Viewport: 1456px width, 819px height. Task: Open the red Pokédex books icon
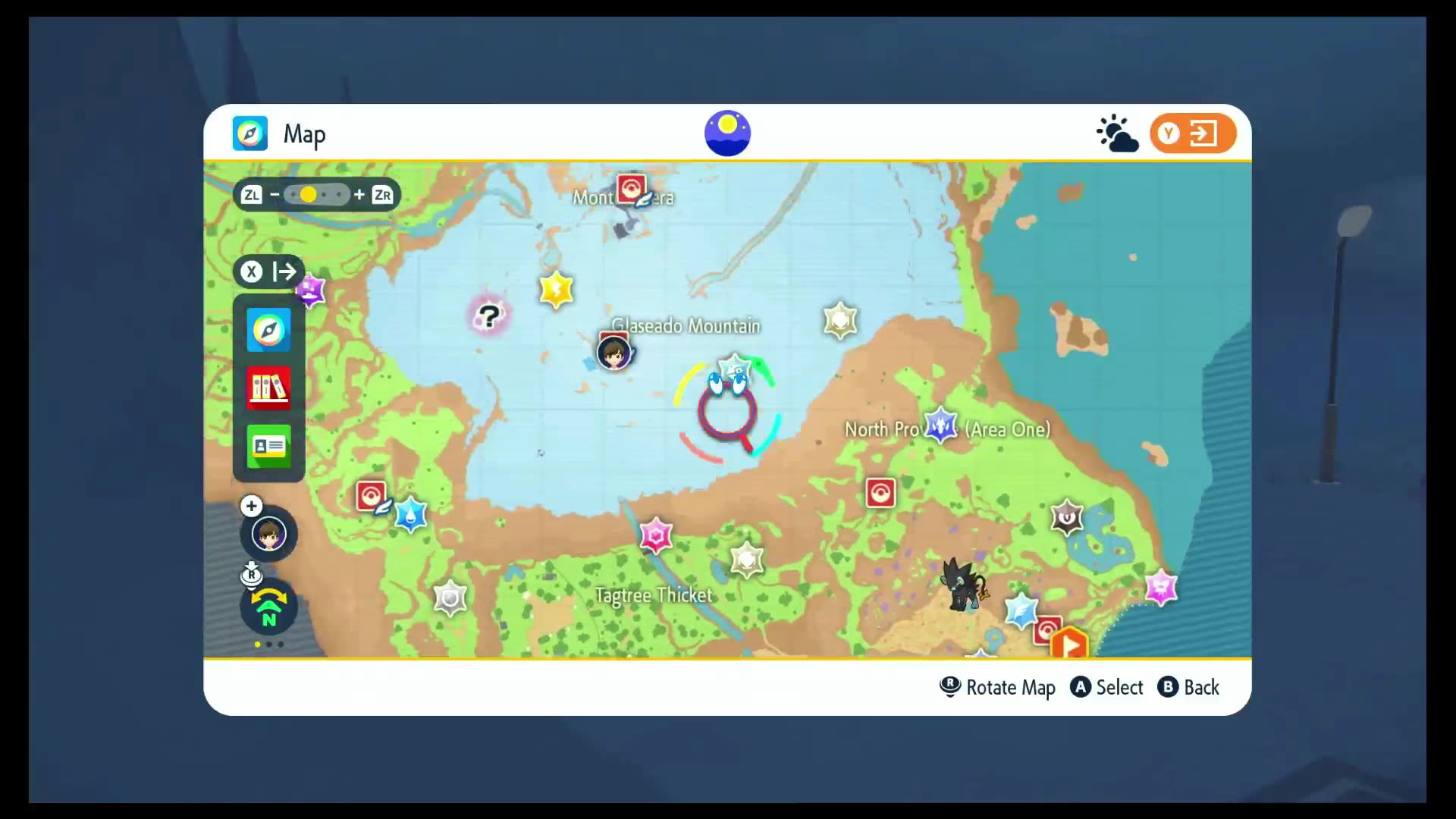(268, 388)
